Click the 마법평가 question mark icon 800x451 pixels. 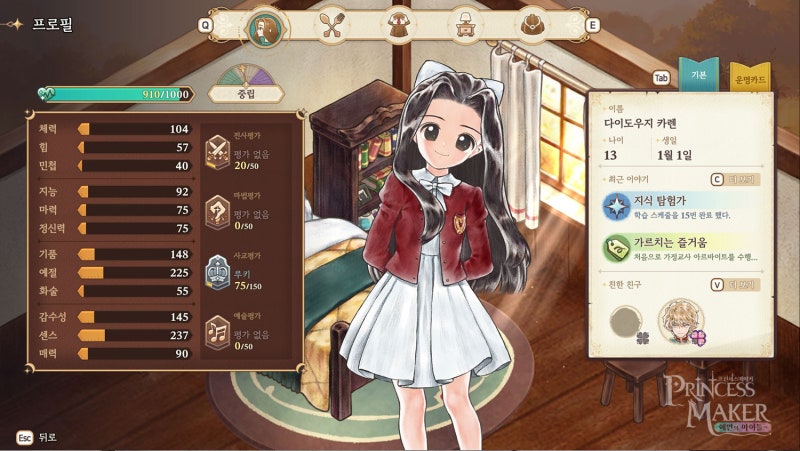[x=217, y=212]
